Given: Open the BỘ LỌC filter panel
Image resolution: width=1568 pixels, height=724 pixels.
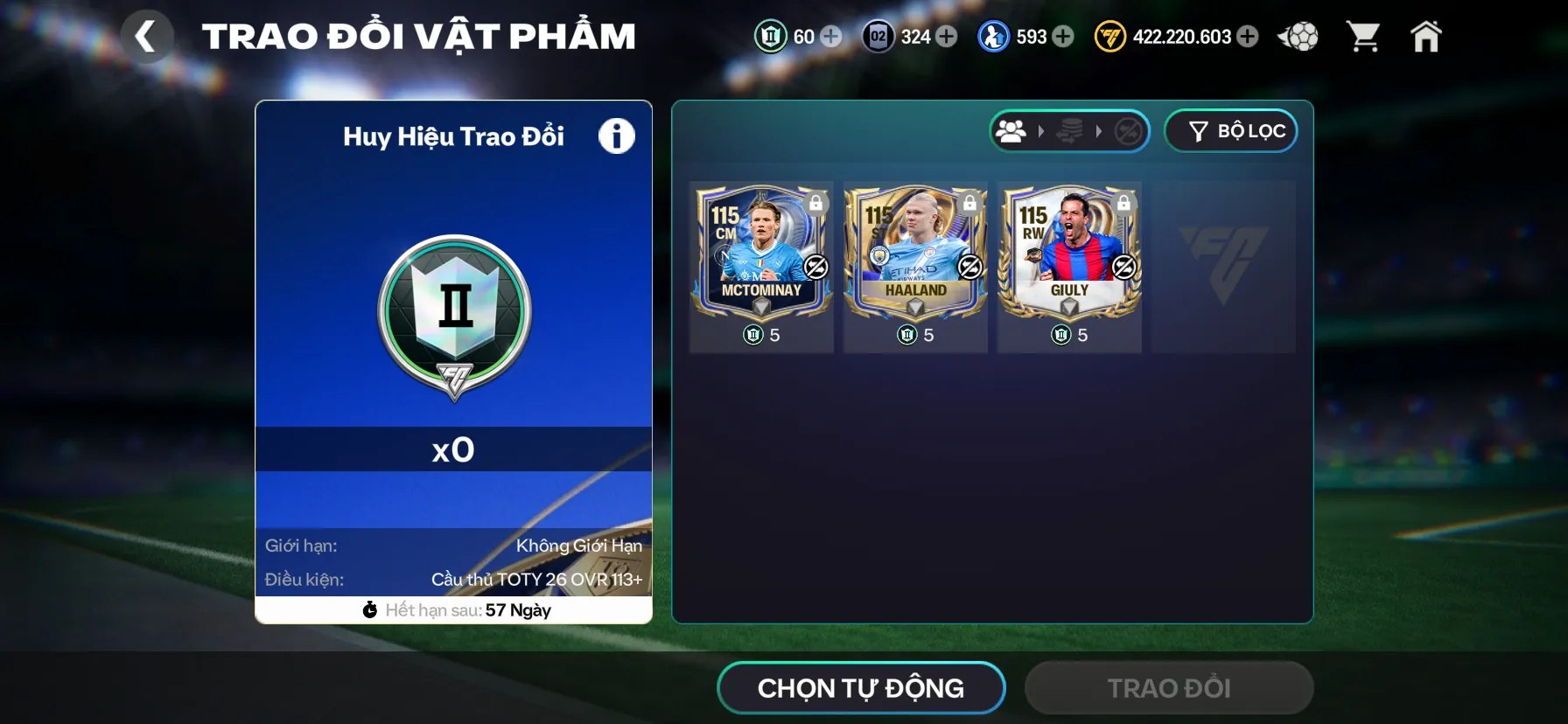Looking at the screenshot, I should tap(1231, 130).
